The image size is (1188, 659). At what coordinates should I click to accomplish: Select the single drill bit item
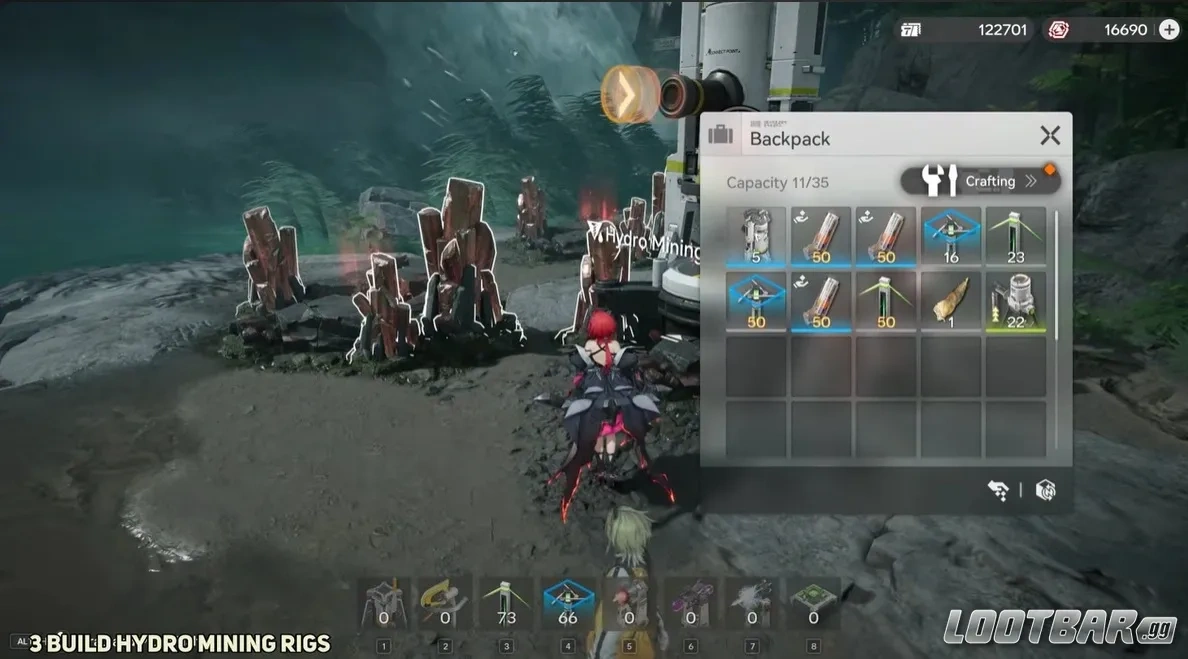(951, 302)
